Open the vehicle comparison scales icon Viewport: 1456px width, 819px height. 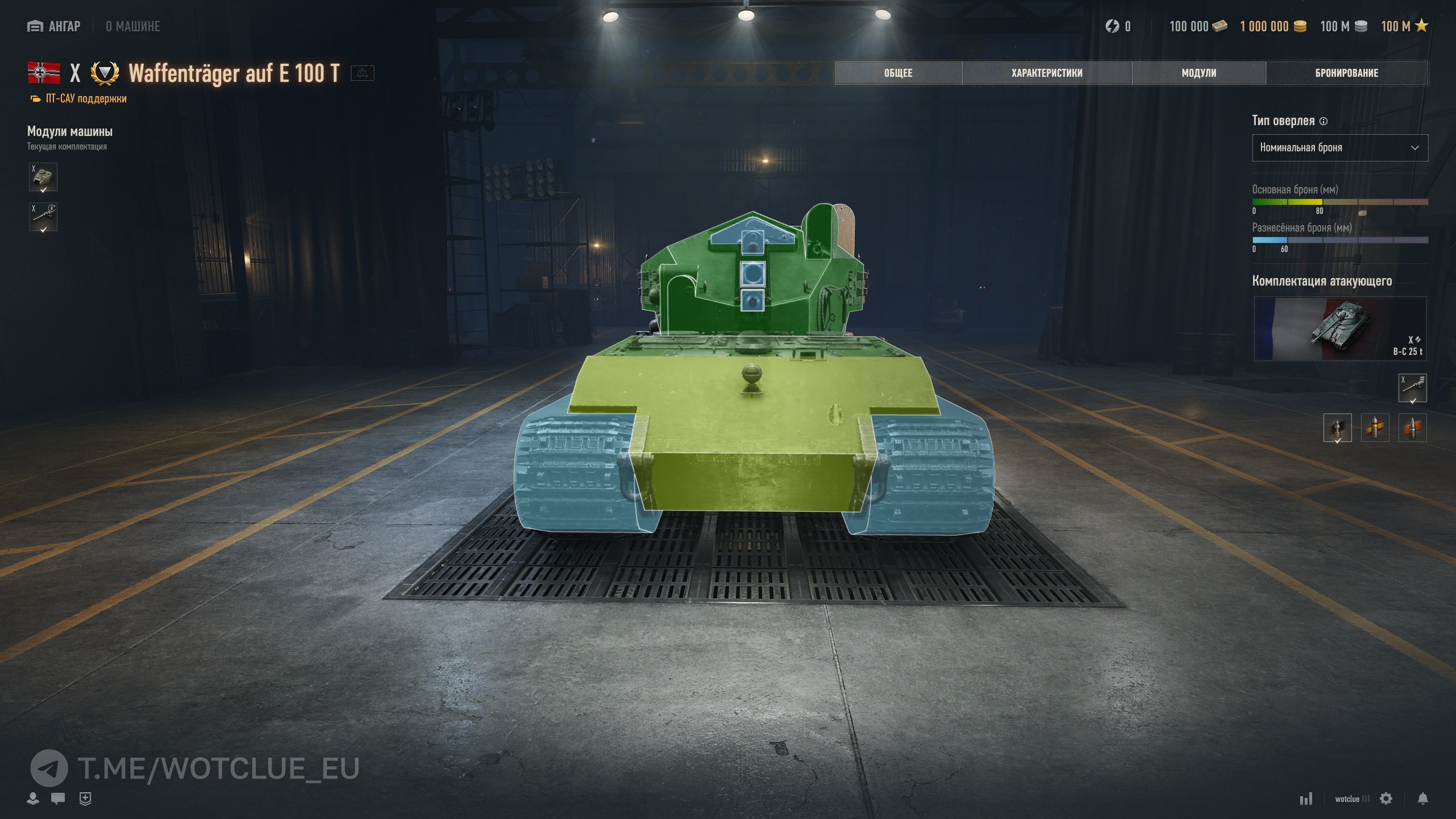pos(362,73)
